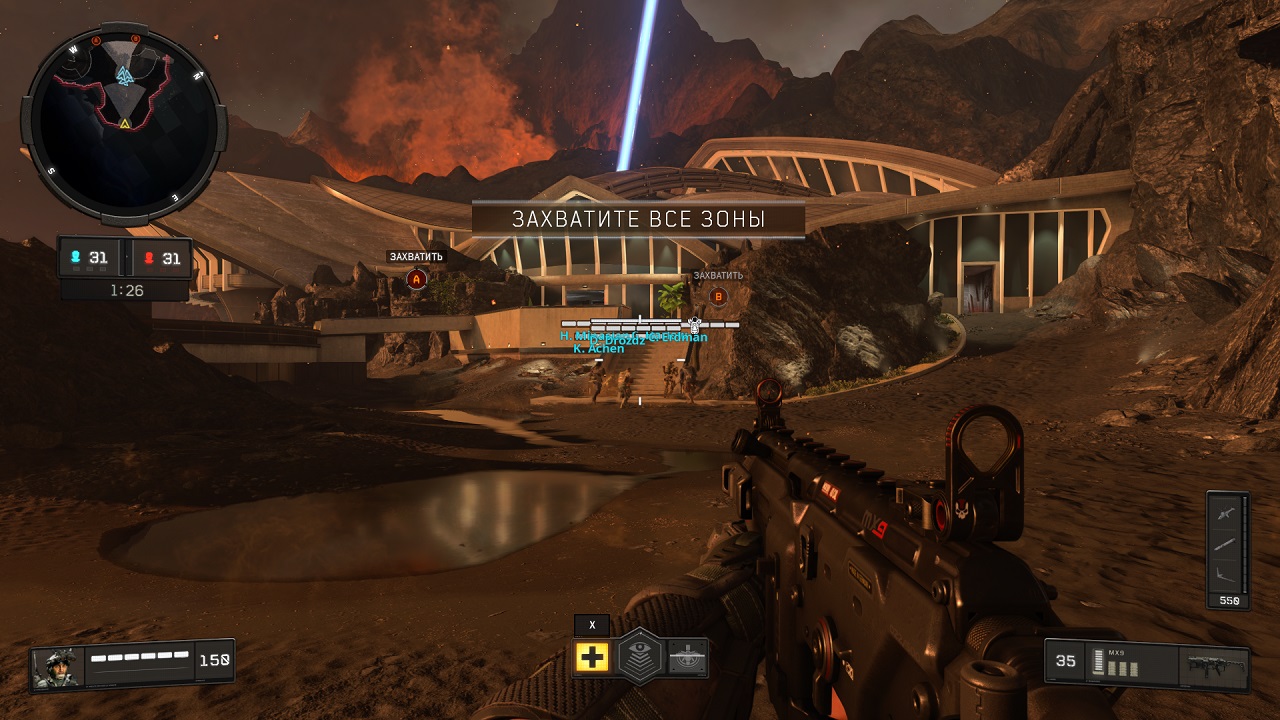Use the yellow plus healing item

592,657
